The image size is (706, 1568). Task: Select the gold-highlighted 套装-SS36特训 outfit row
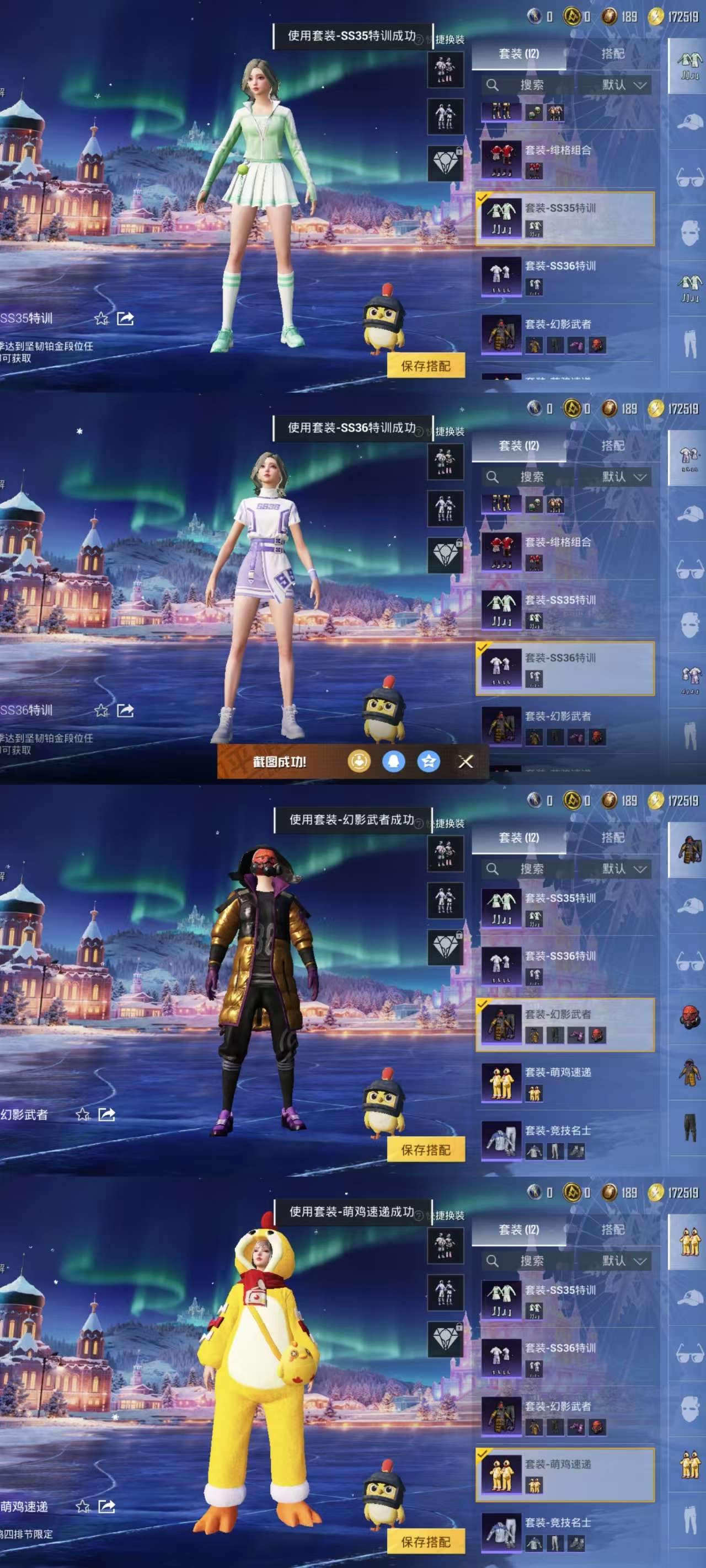tap(565, 668)
